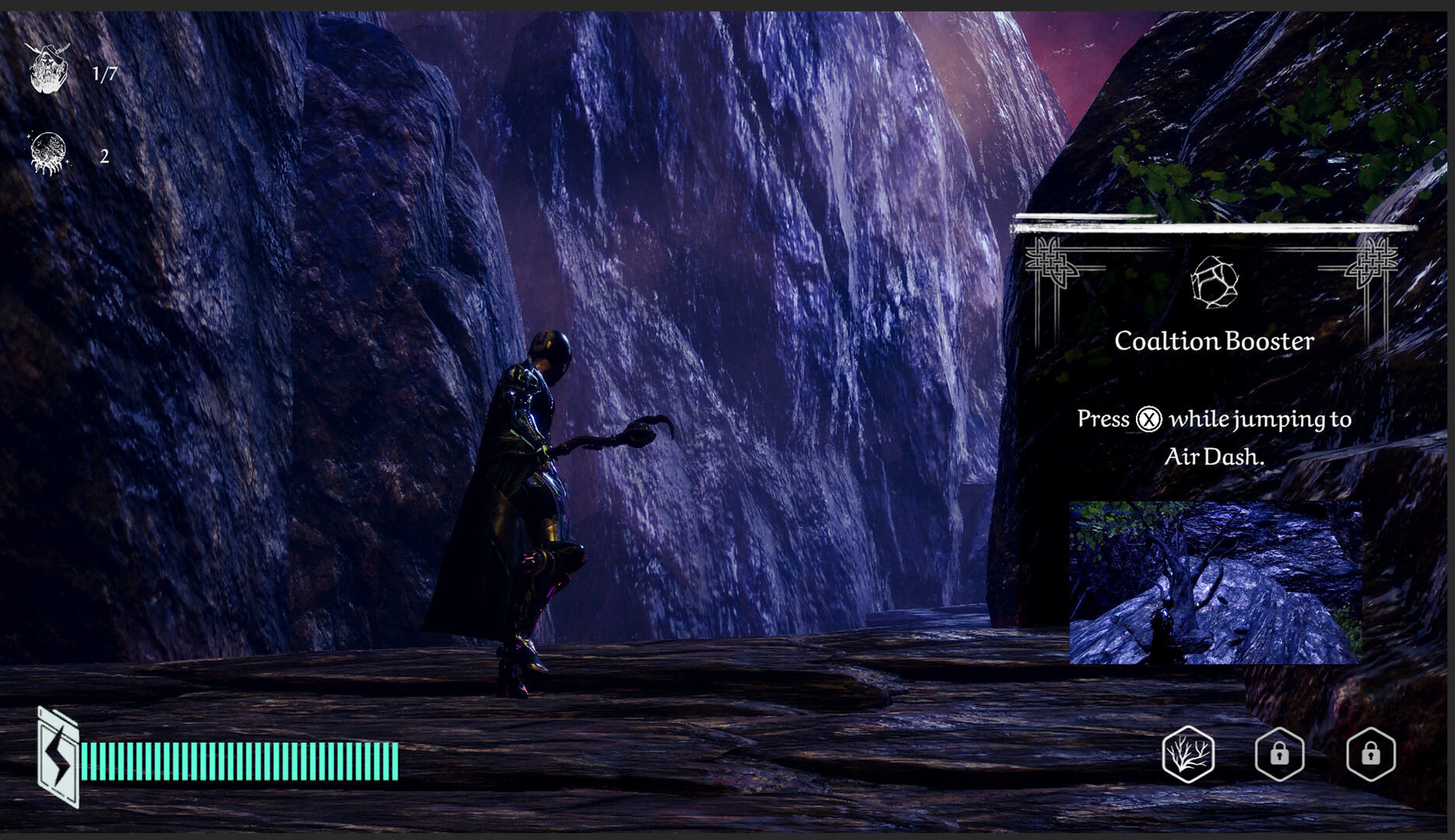Viewport: 1455px width, 840px height.
Task: Click the Coaltion Booster title text
Action: pyautogui.click(x=1214, y=340)
